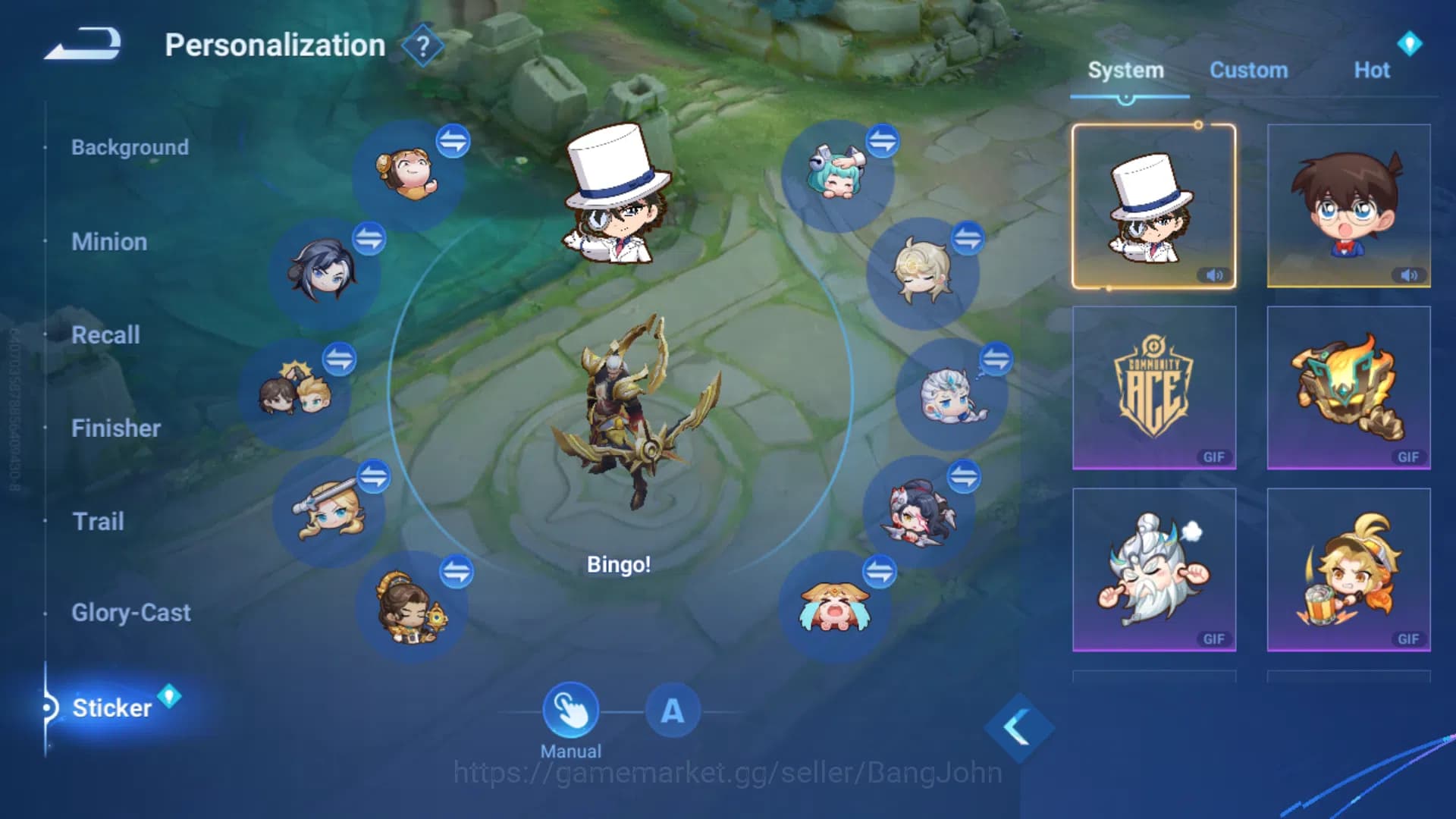Switch to the Custom stickers tab
The image size is (1456, 819).
coord(1248,71)
